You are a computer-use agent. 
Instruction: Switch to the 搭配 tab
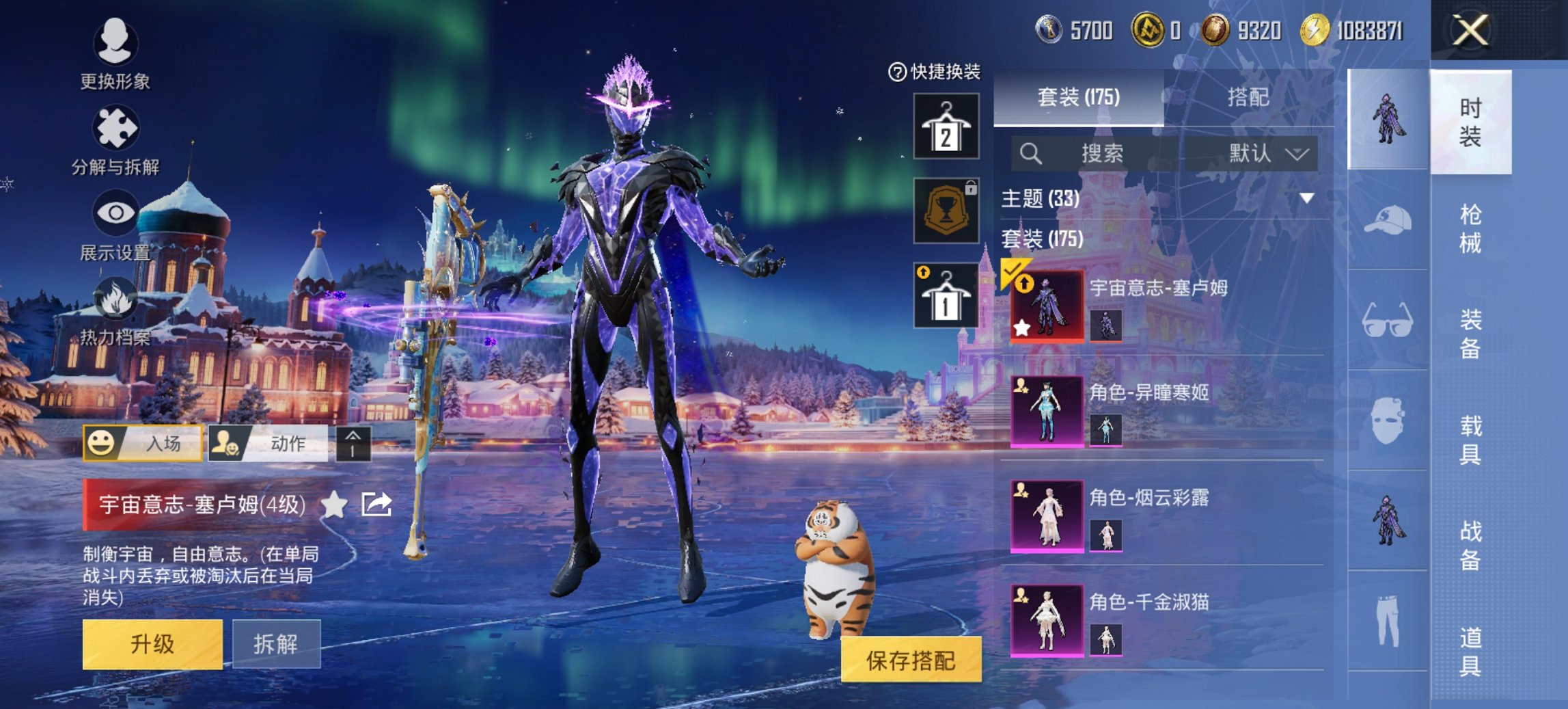pyautogui.click(x=1248, y=98)
